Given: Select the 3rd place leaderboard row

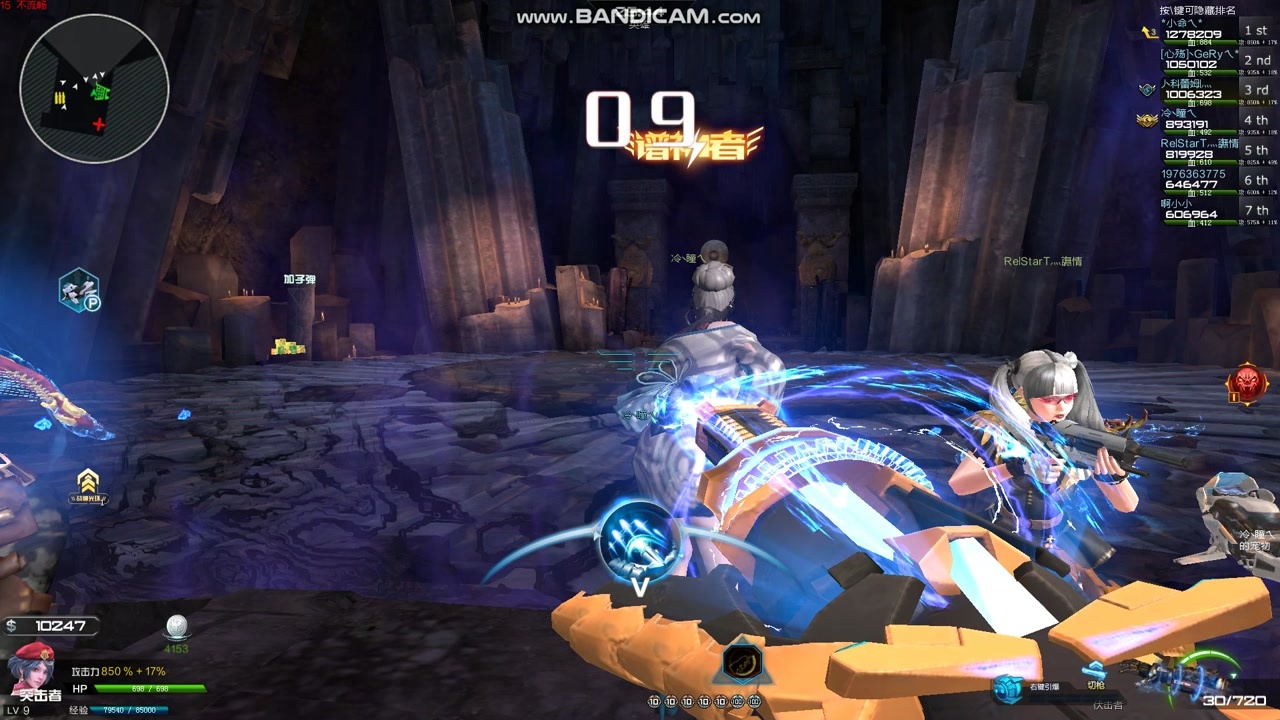Looking at the screenshot, I should (1217, 91).
